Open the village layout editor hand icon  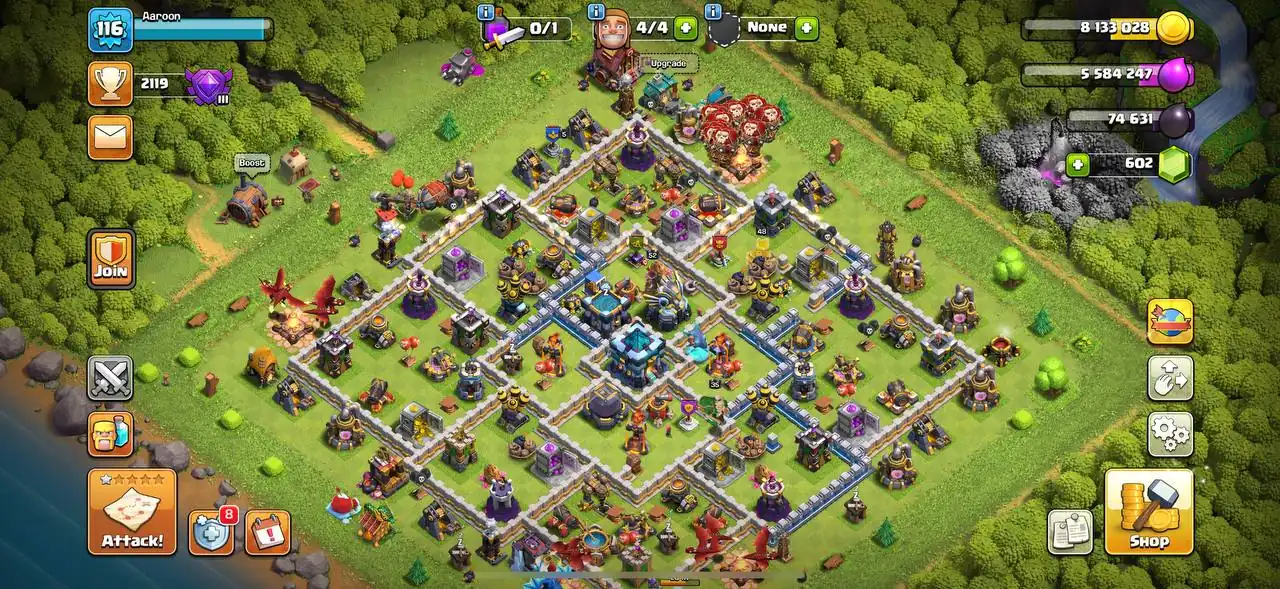[x=1169, y=378]
